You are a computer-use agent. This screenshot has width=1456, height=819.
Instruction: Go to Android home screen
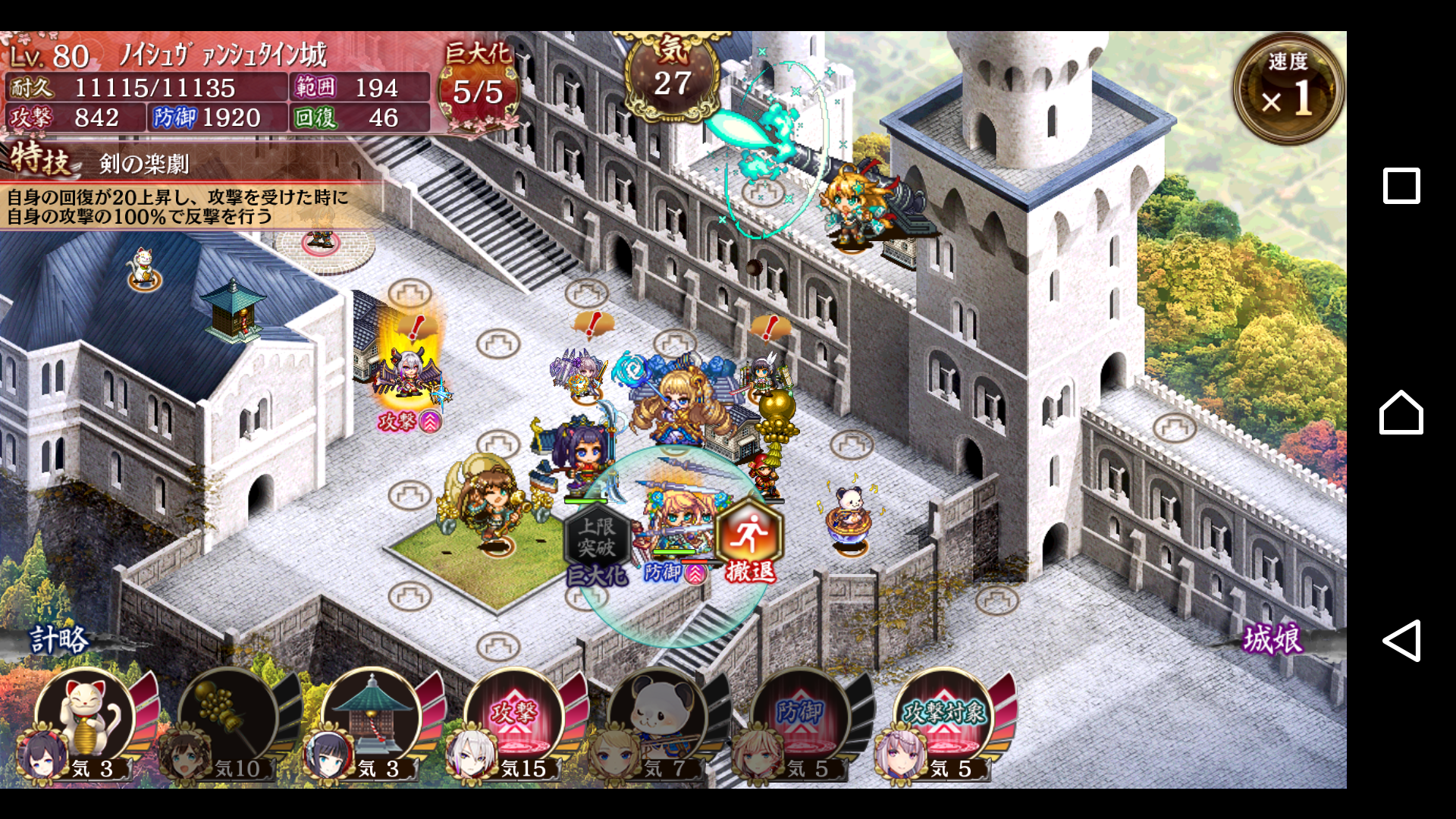[x=1401, y=413]
